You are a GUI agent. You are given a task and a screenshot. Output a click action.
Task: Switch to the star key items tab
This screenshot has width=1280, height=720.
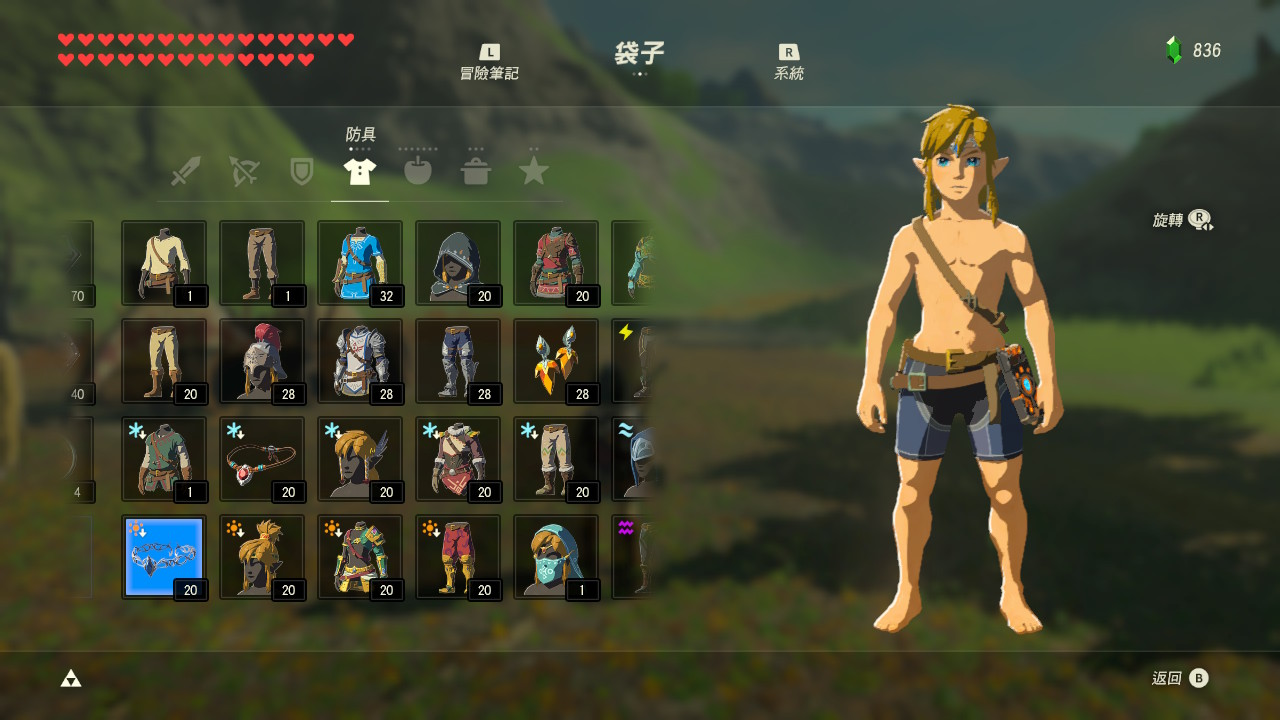pyautogui.click(x=534, y=171)
